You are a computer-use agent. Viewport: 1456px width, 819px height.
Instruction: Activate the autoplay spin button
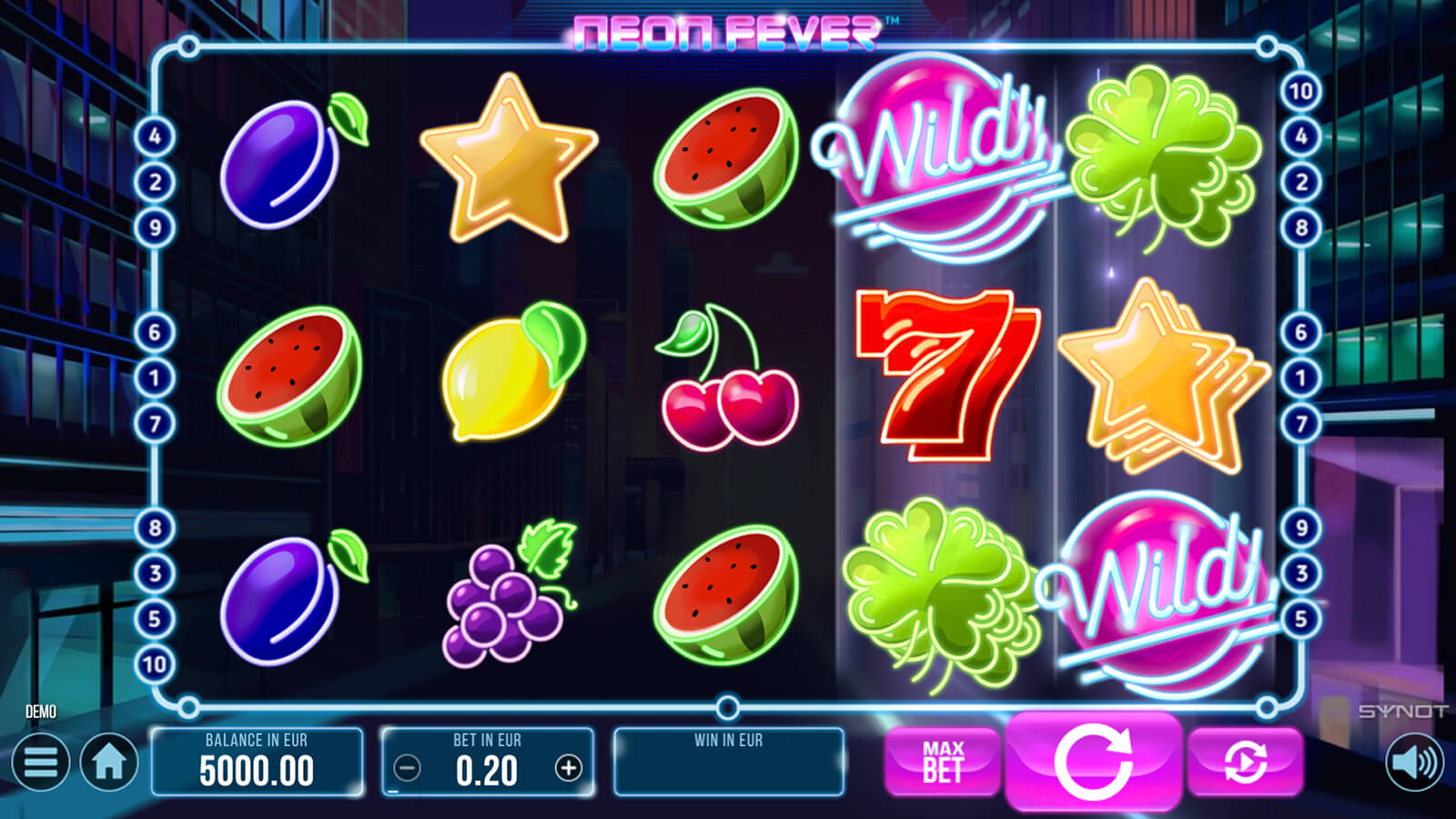pyautogui.click(x=1245, y=762)
